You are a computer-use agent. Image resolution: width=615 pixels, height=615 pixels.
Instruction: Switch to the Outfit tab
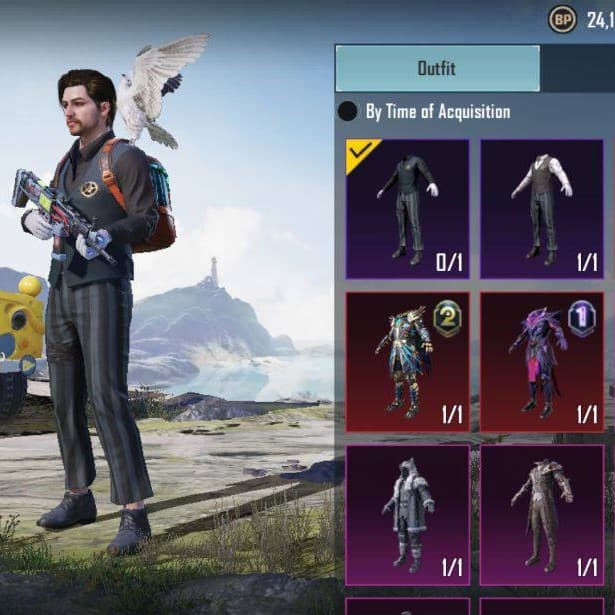pyautogui.click(x=437, y=69)
